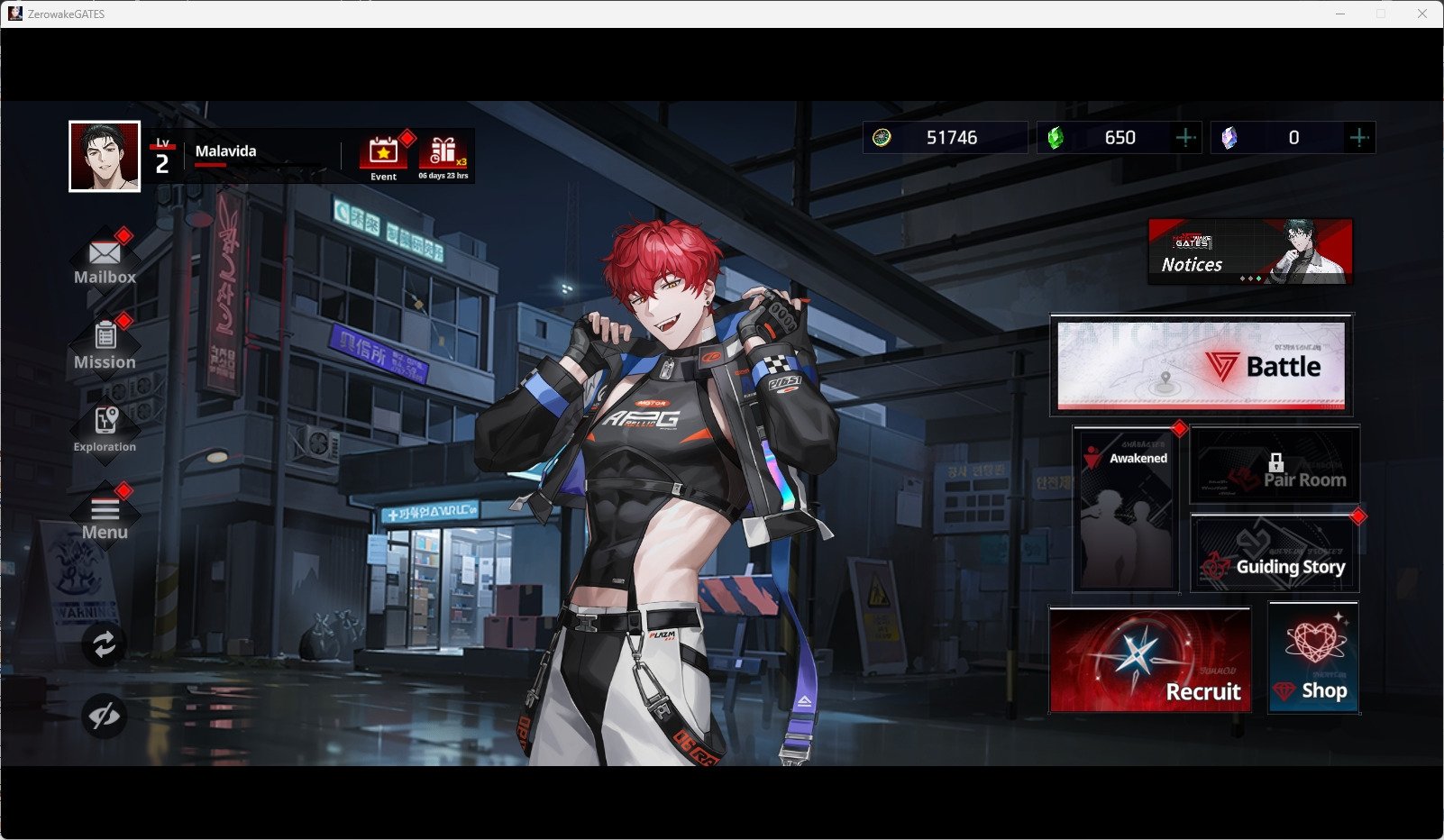Open the Awakened panel
1444x840 pixels.
tap(1127, 509)
